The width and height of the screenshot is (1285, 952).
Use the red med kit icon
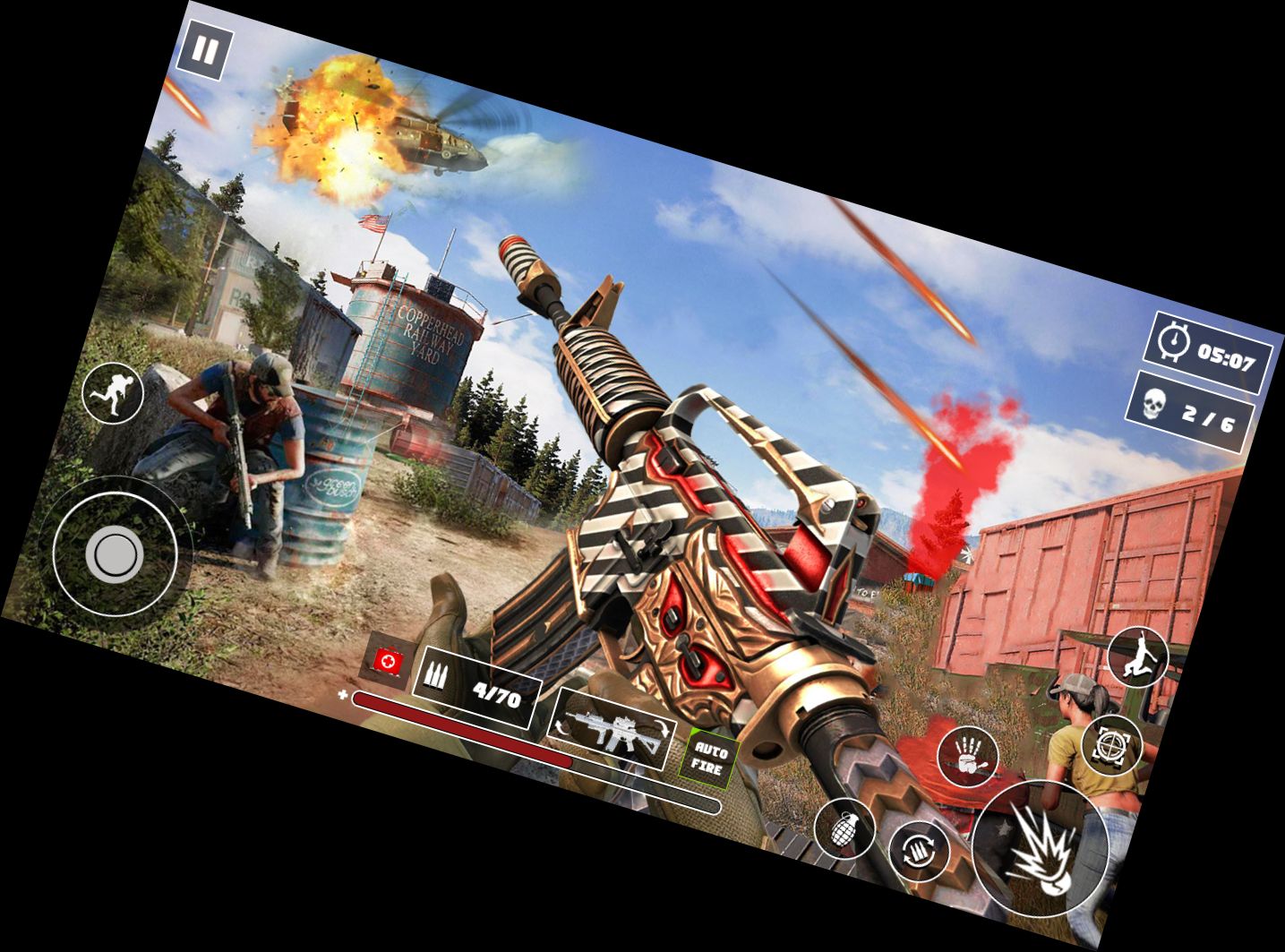tap(387, 663)
